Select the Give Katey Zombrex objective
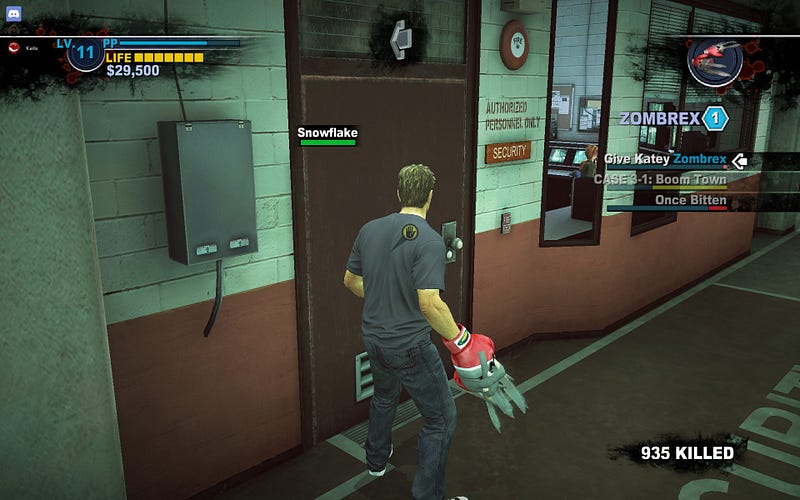The height and width of the screenshot is (500, 800). (x=668, y=159)
